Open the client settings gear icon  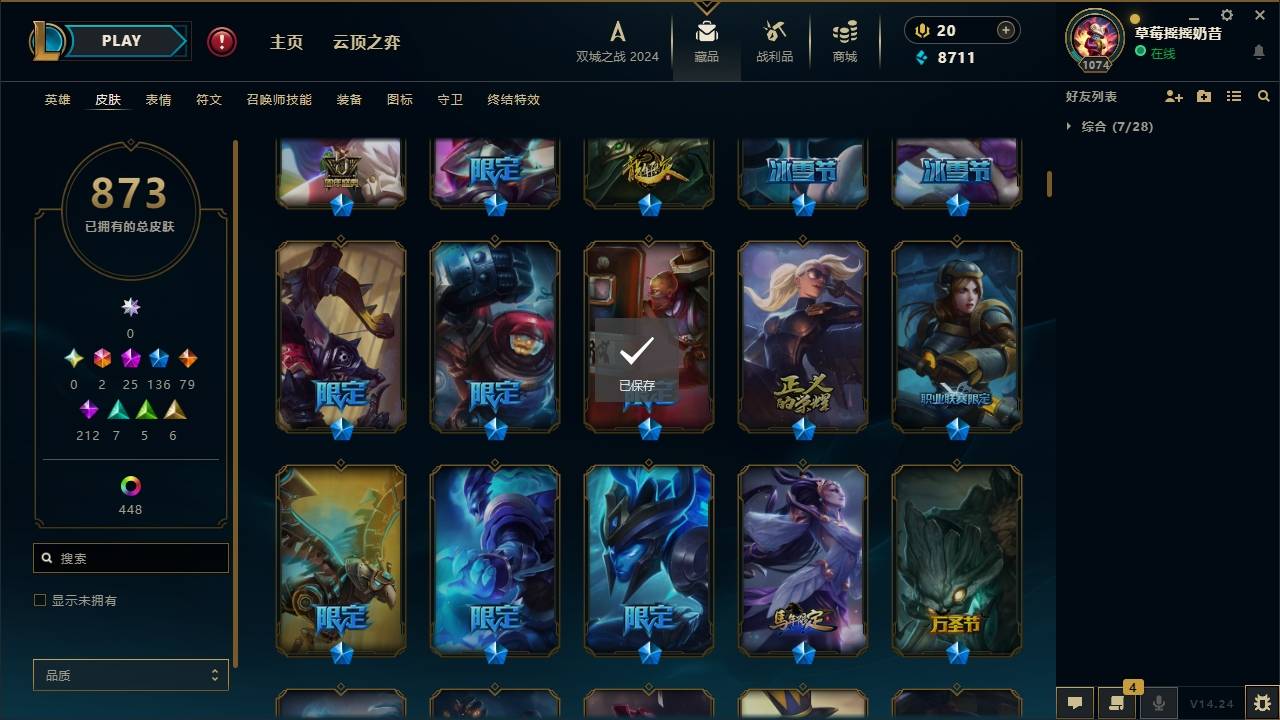click(1226, 15)
